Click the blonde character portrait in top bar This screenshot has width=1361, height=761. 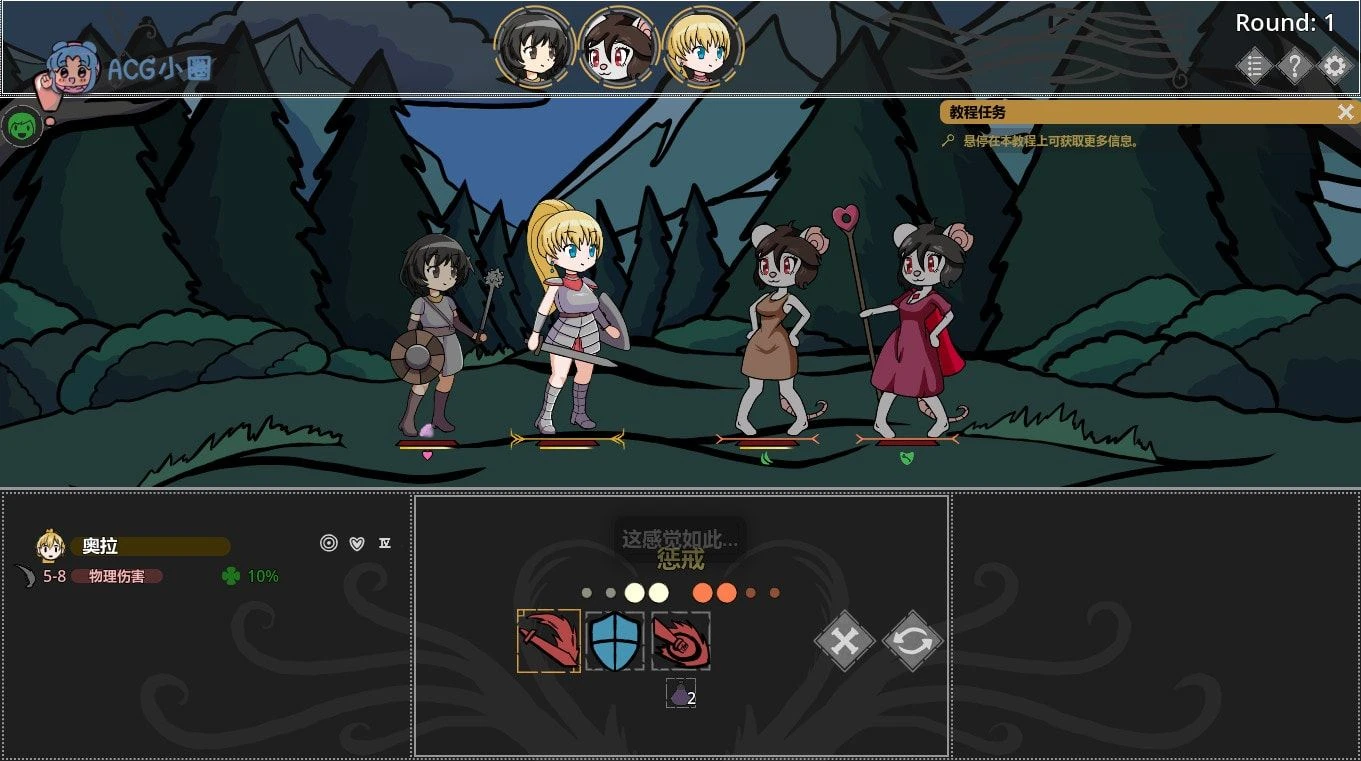702,44
